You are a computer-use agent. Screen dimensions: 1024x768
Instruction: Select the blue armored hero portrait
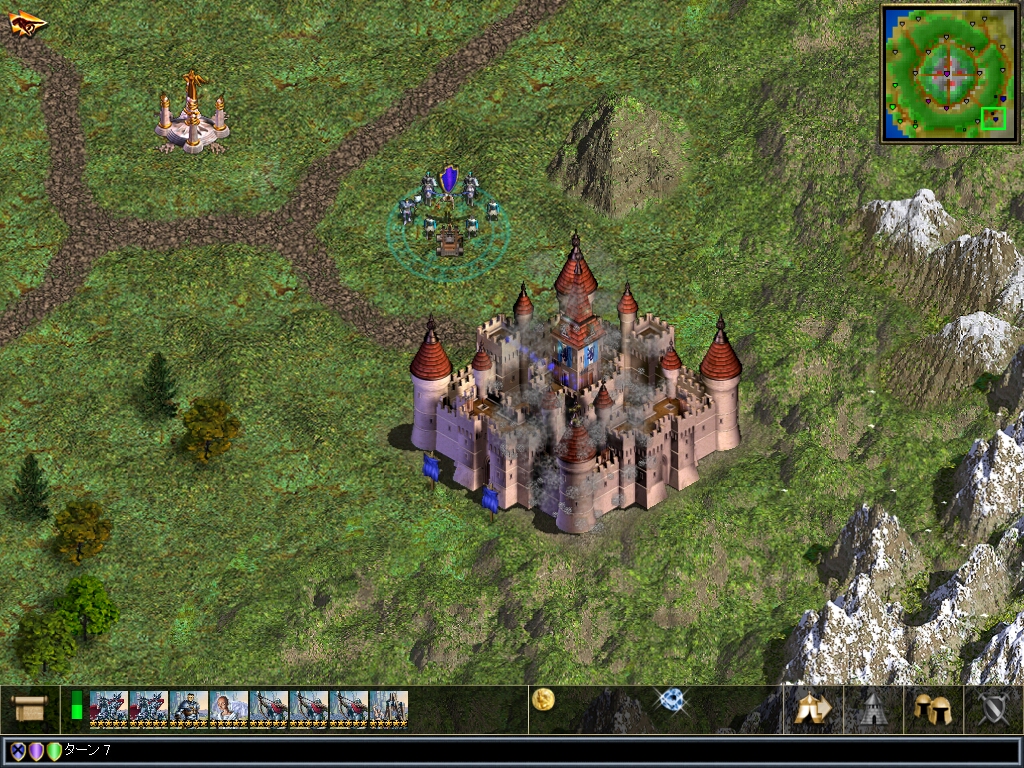click(189, 708)
